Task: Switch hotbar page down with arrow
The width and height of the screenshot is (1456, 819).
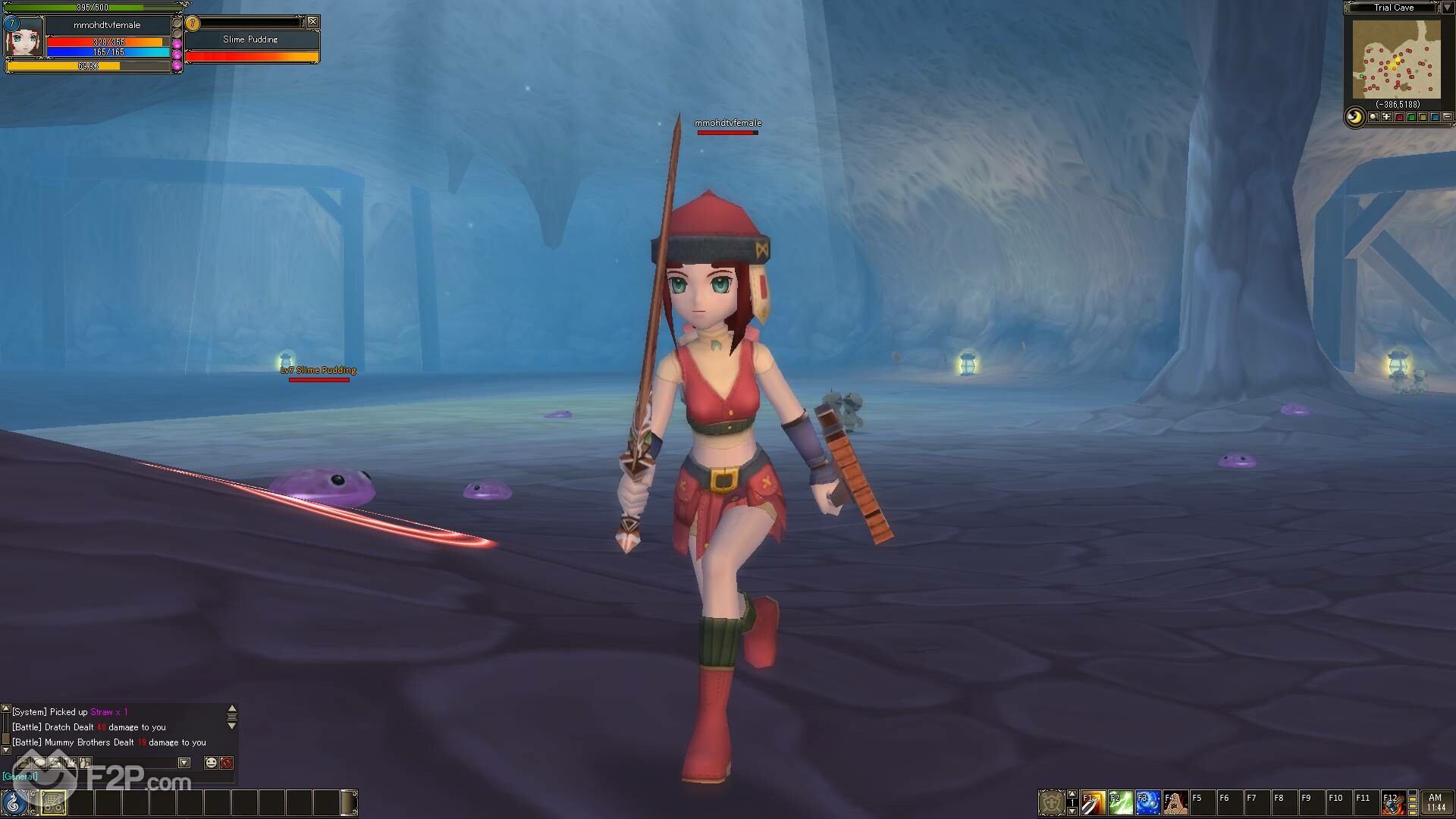Action: click(x=1072, y=811)
